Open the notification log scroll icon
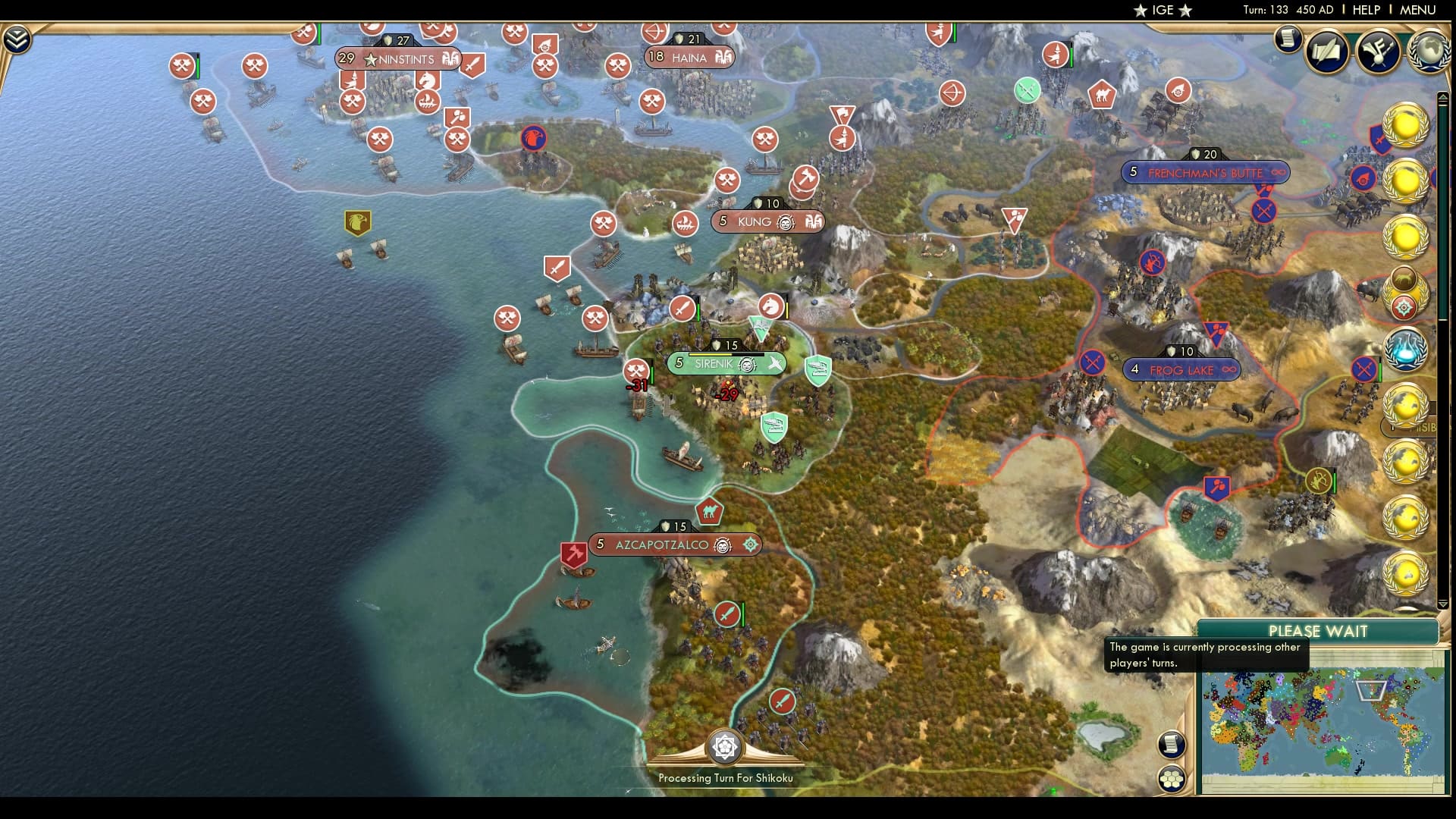 tap(1287, 40)
